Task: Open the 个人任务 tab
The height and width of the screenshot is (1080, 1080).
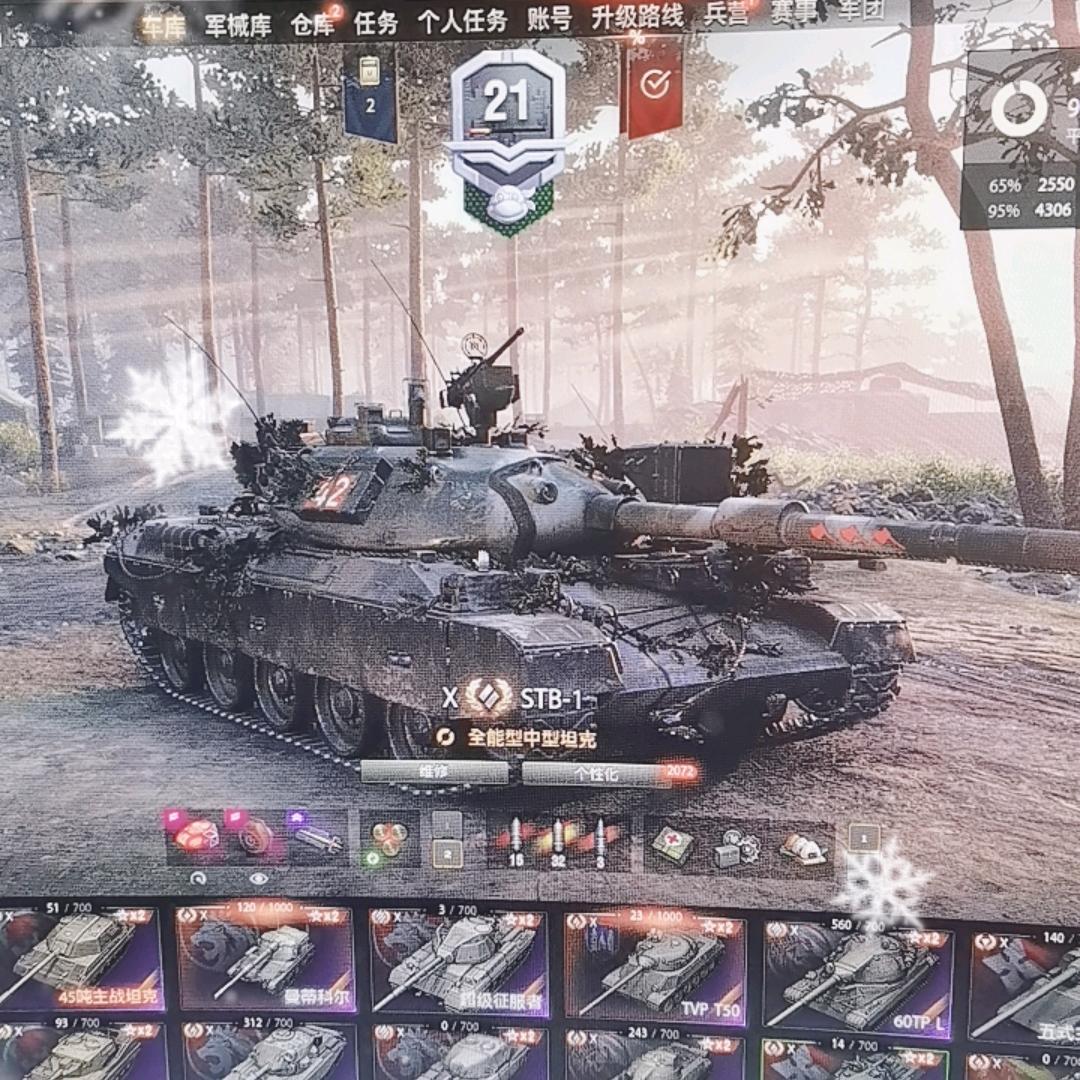Action: point(461,21)
